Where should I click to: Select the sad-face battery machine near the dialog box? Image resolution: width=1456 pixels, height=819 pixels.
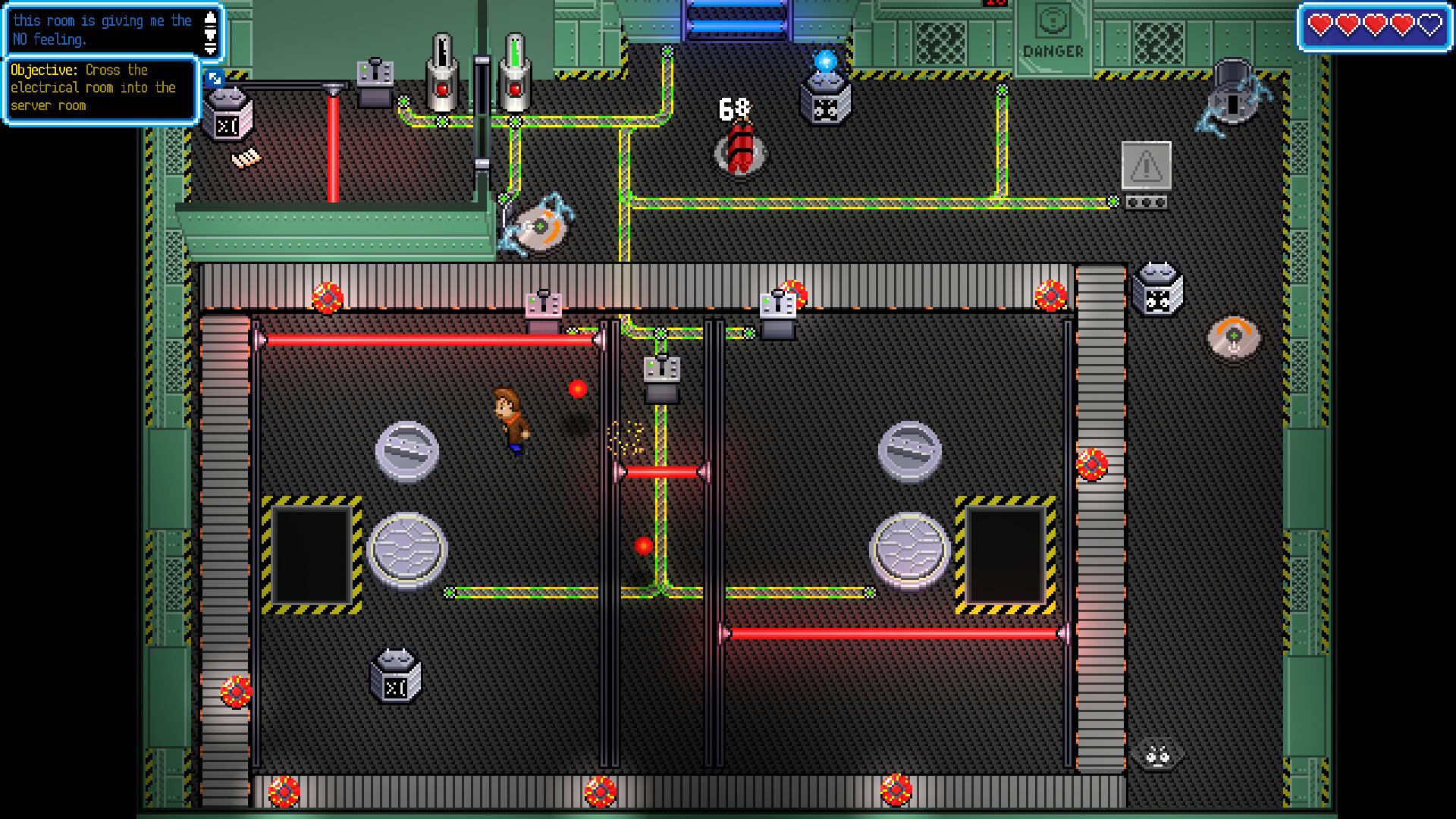227,115
